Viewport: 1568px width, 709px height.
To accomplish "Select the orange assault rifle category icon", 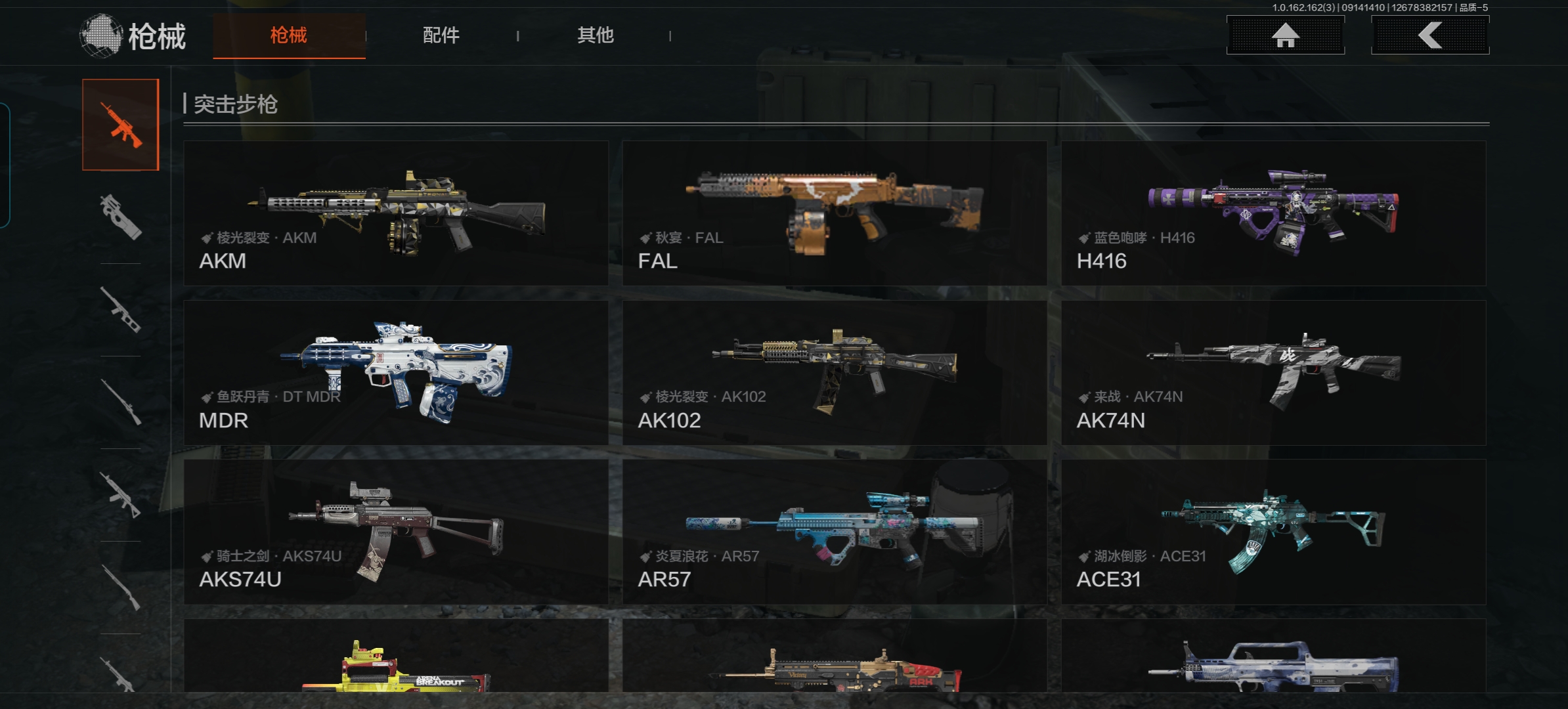I will pyautogui.click(x=121, y=125).
